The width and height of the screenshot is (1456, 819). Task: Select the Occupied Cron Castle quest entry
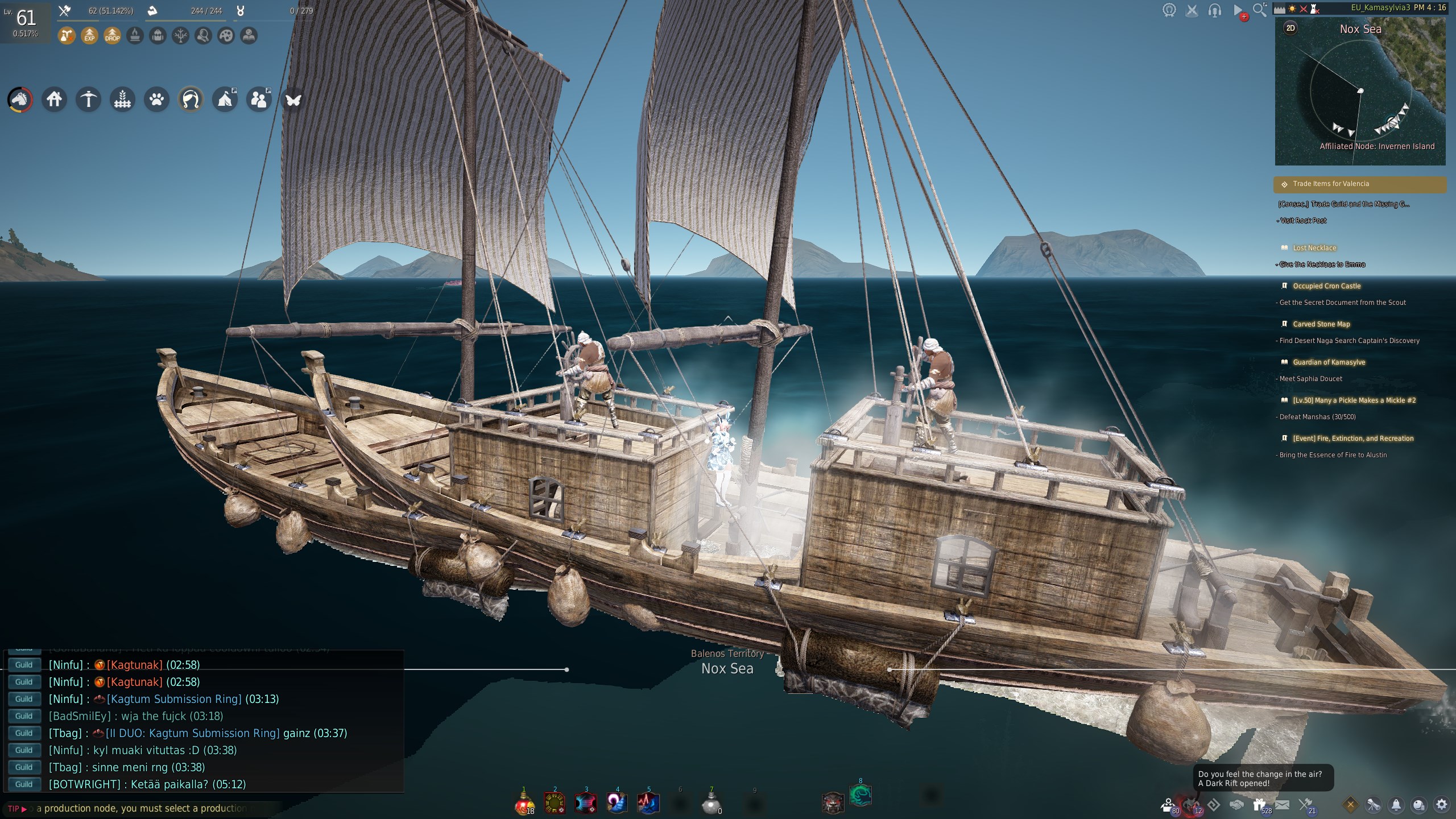(1326, 286)
